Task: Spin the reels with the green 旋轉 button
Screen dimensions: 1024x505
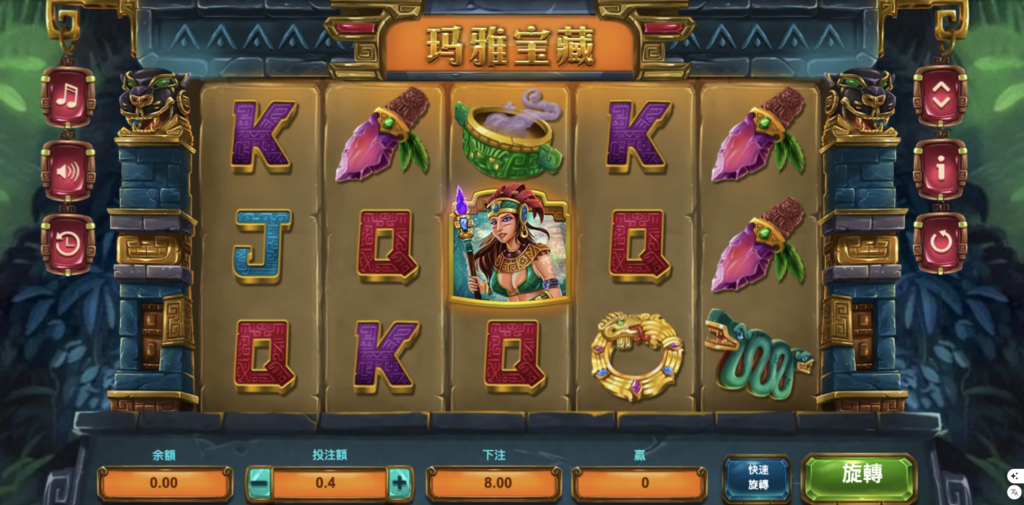Action: coord(859,477)
